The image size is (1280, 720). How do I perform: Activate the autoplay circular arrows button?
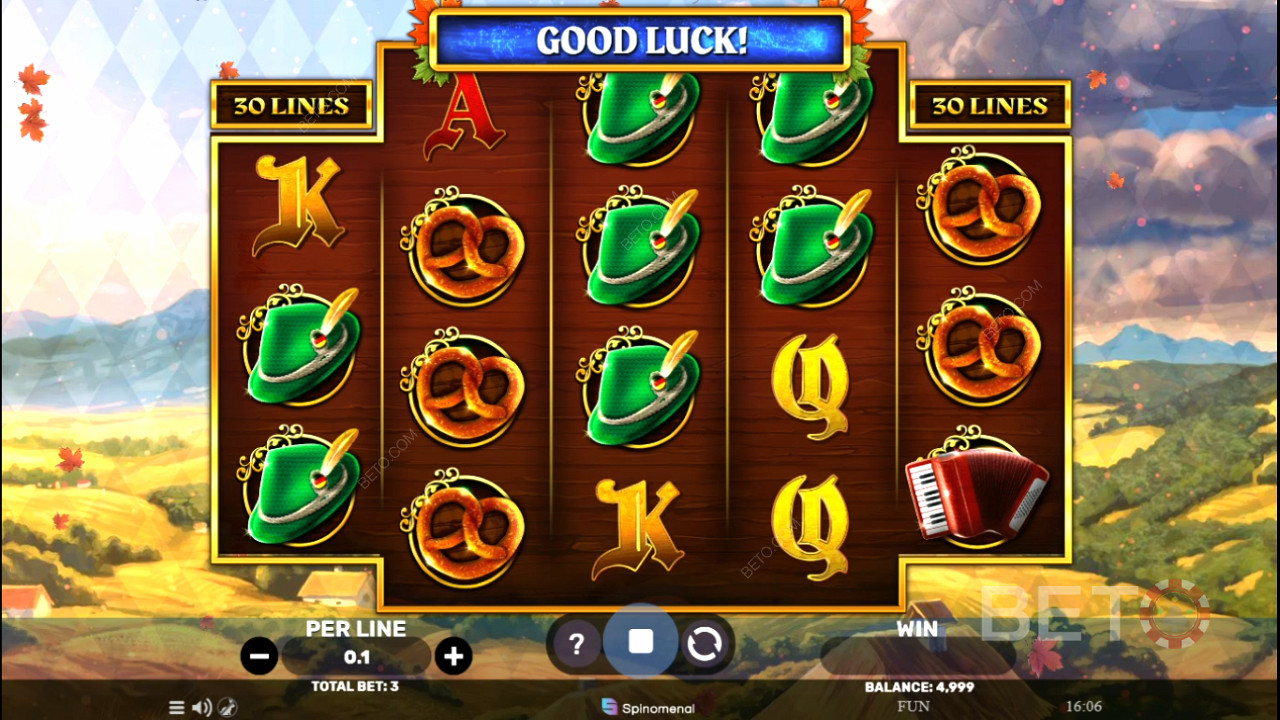pyautogui.click(x=704, y=644)
